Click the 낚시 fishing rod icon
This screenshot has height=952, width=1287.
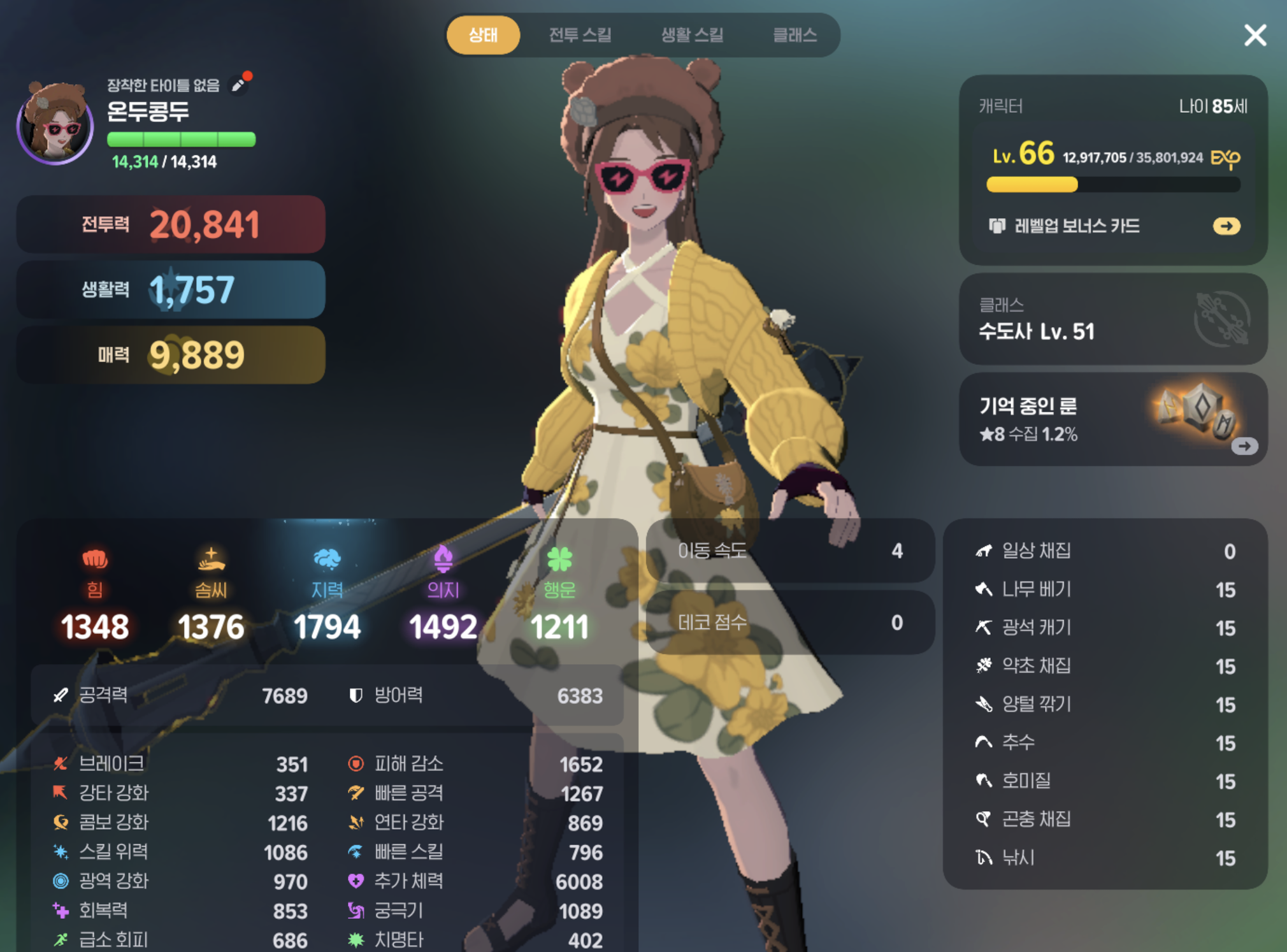[984, 858]
